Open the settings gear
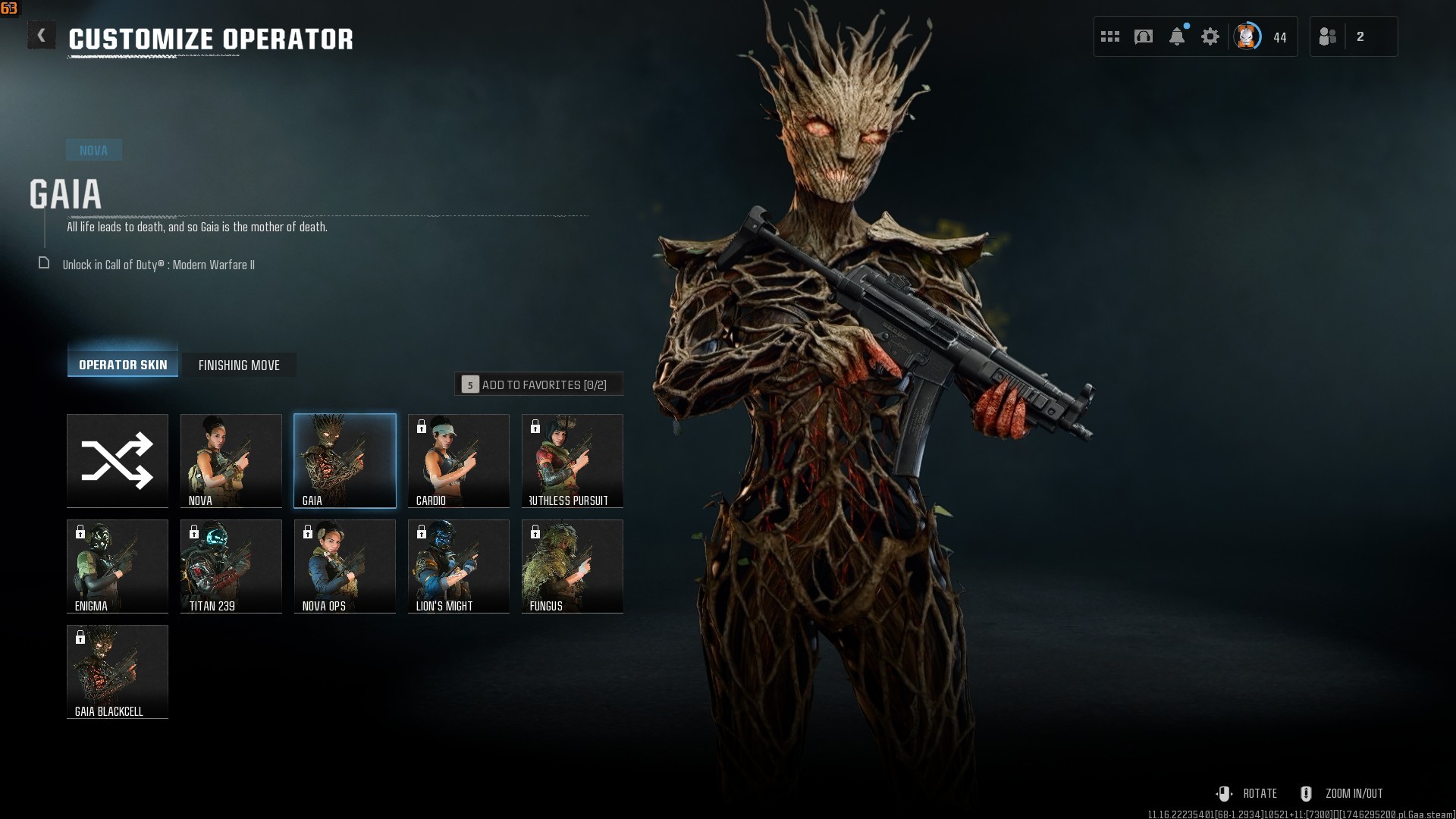 tap(1210, 36)
